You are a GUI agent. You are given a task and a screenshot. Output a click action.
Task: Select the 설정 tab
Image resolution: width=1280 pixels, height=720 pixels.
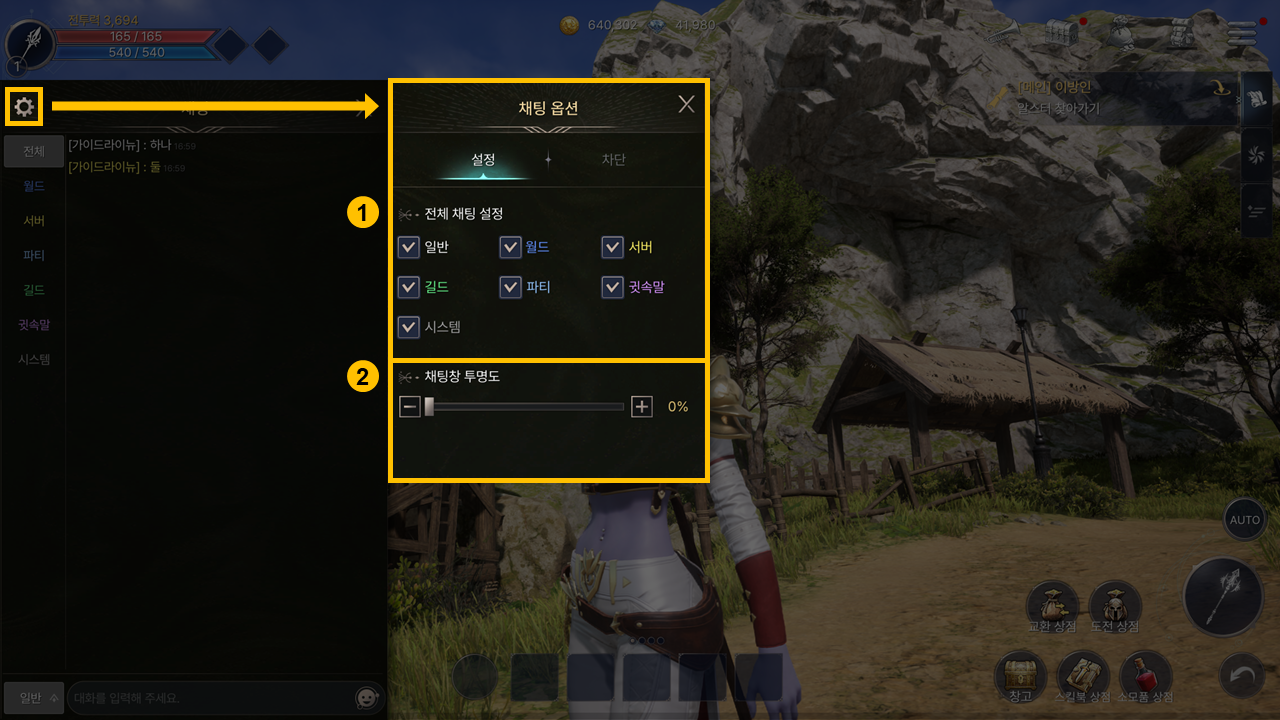click(x=484, y=160)
